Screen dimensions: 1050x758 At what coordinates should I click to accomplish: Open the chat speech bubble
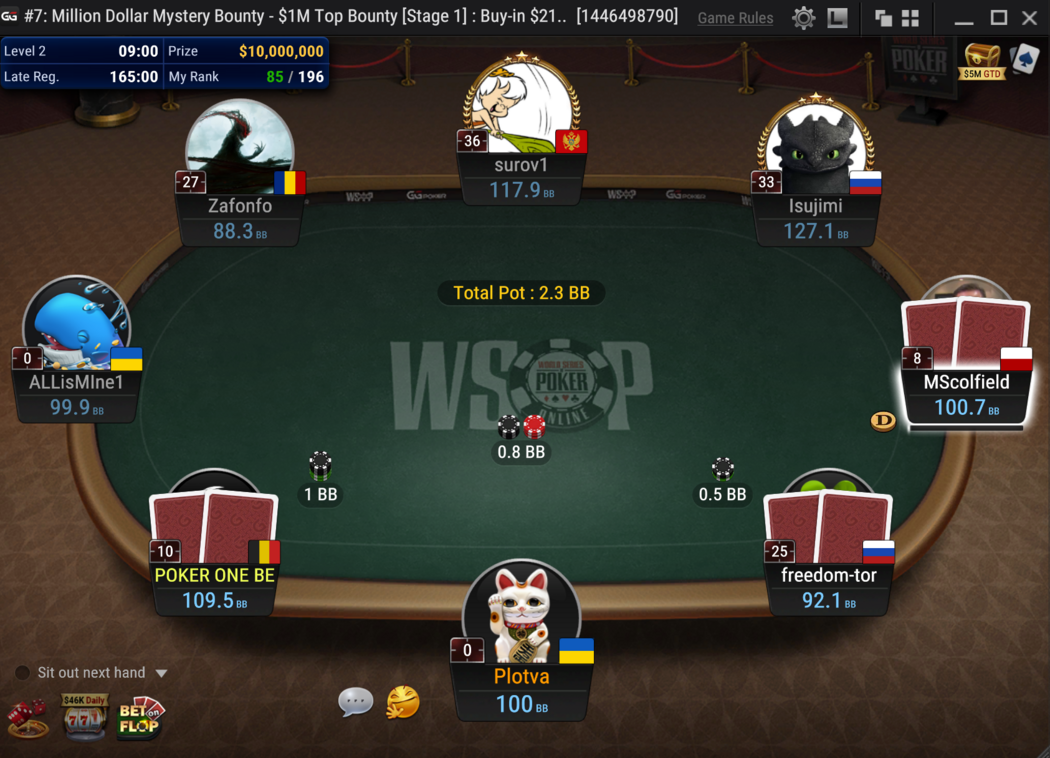[355, 702]
